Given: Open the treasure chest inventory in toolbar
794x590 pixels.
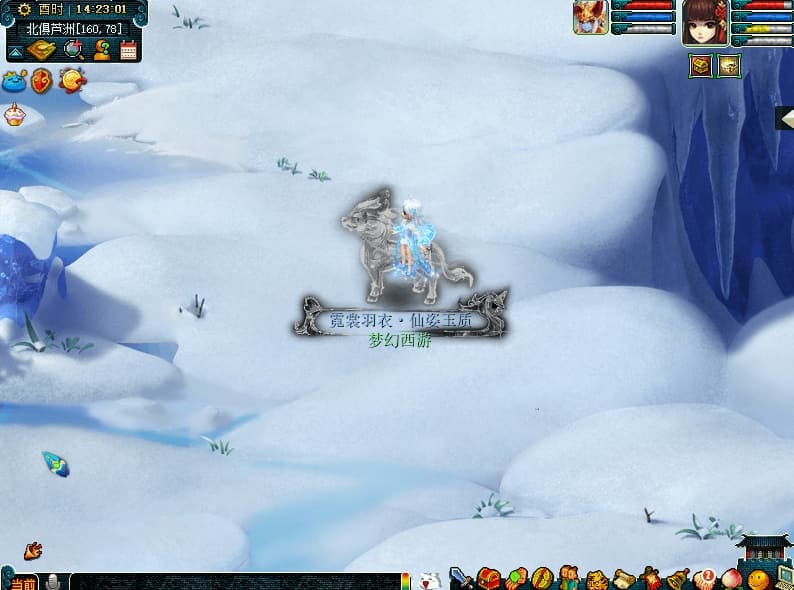Looking at the screenshot, I should click(488, 578).
